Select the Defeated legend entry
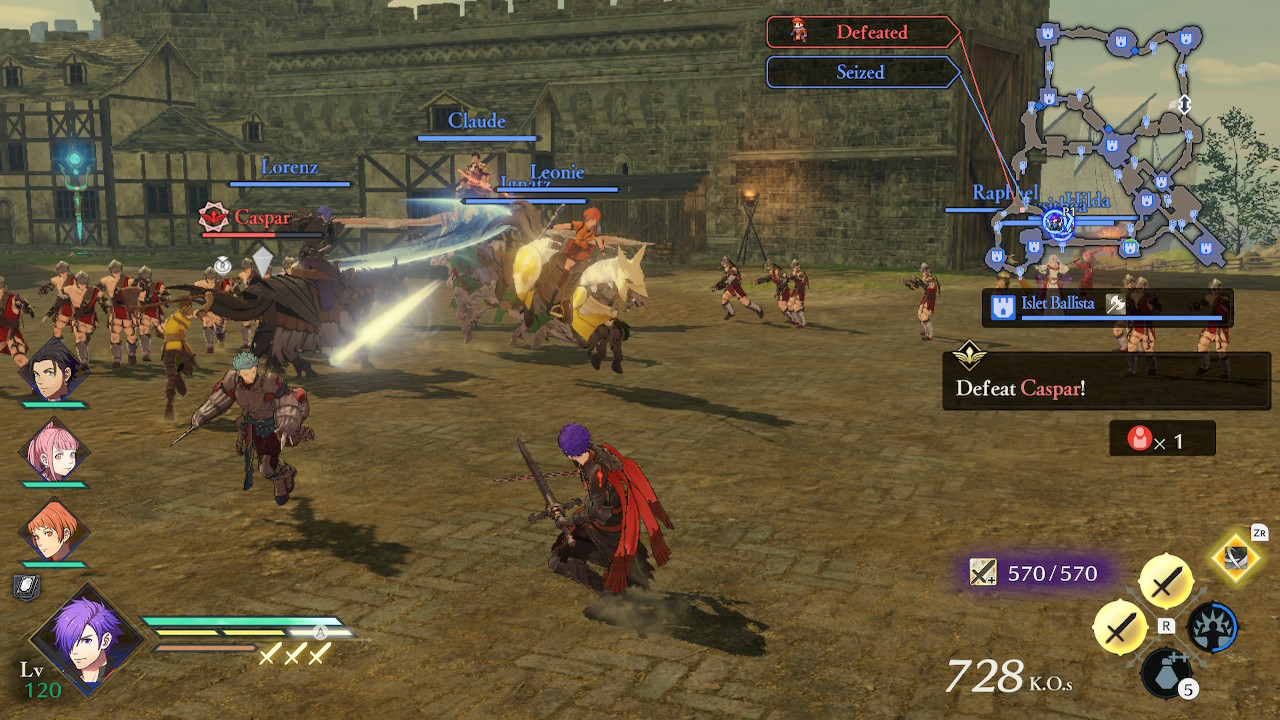The image size is (1280, 720). tap(861, 32)
